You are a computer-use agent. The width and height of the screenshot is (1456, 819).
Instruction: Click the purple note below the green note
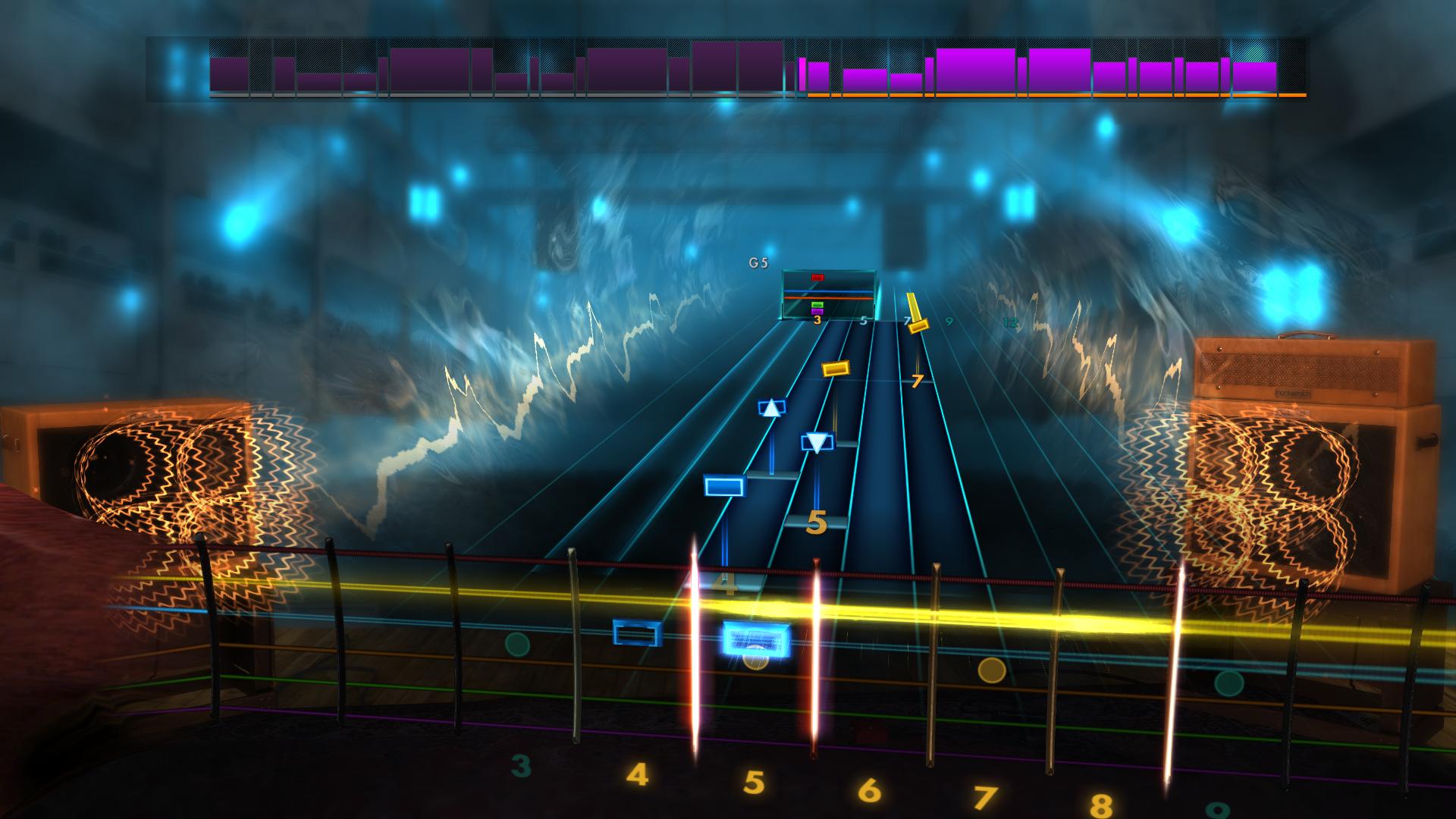click(x=817, y=312)
